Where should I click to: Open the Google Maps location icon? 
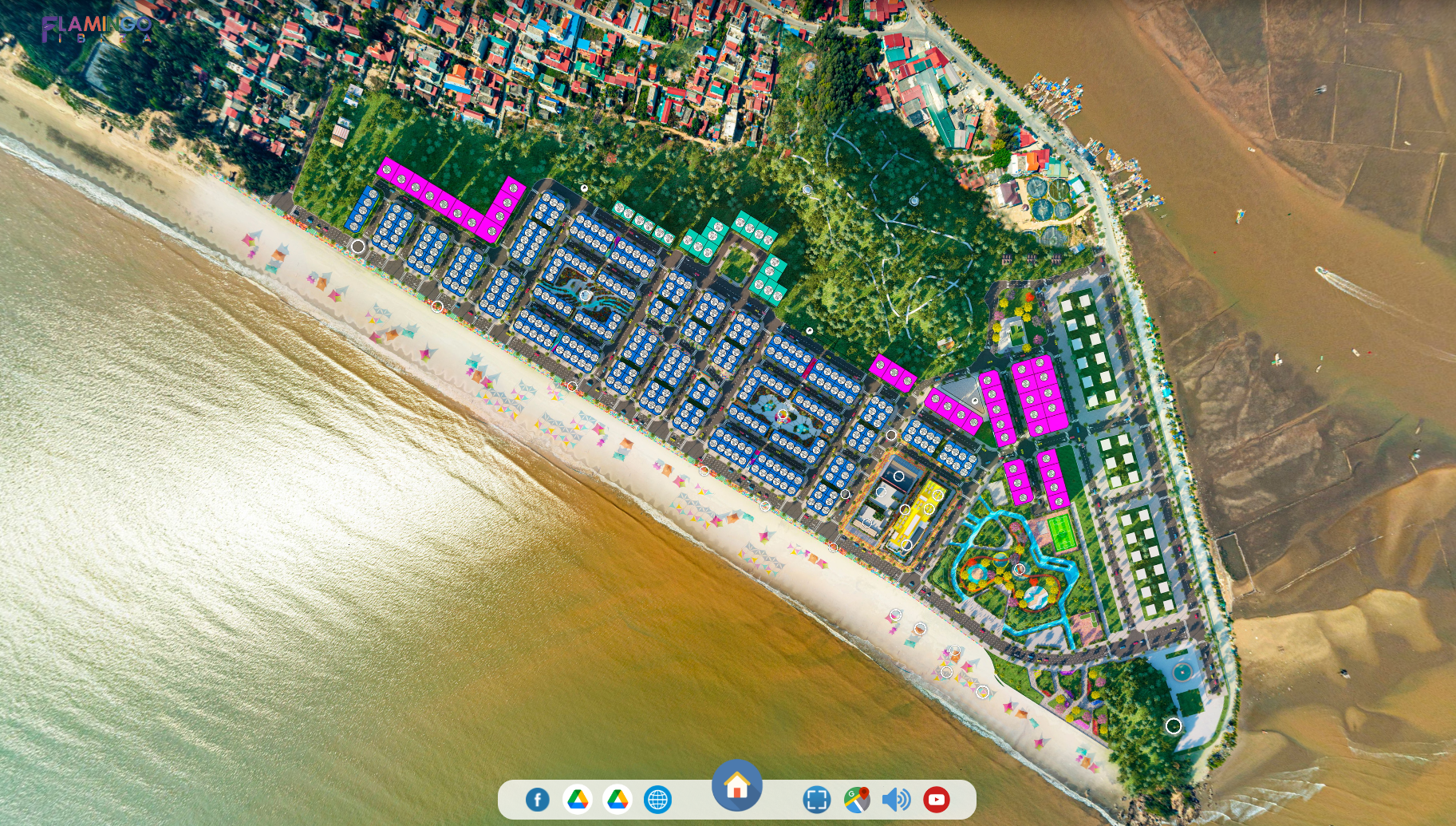(857, 799)
